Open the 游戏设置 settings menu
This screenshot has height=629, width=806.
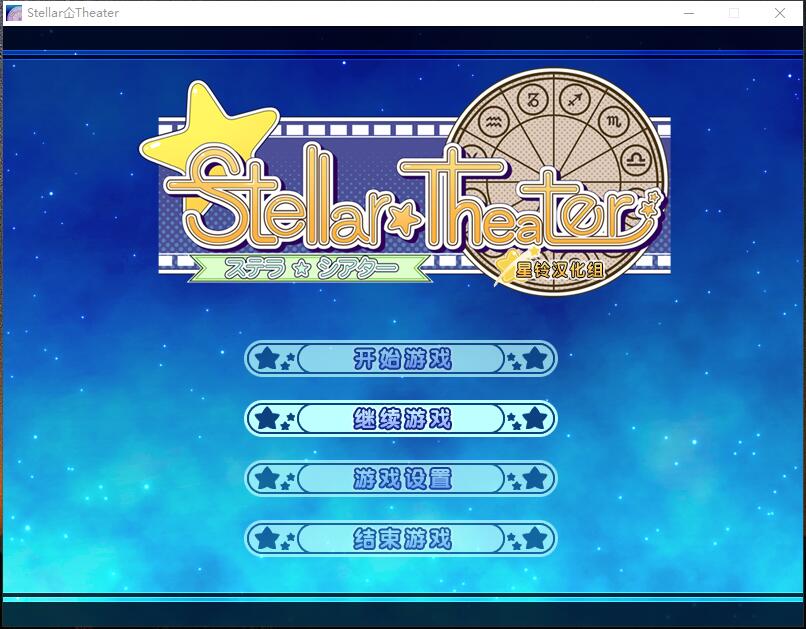[x=401, y=479]
